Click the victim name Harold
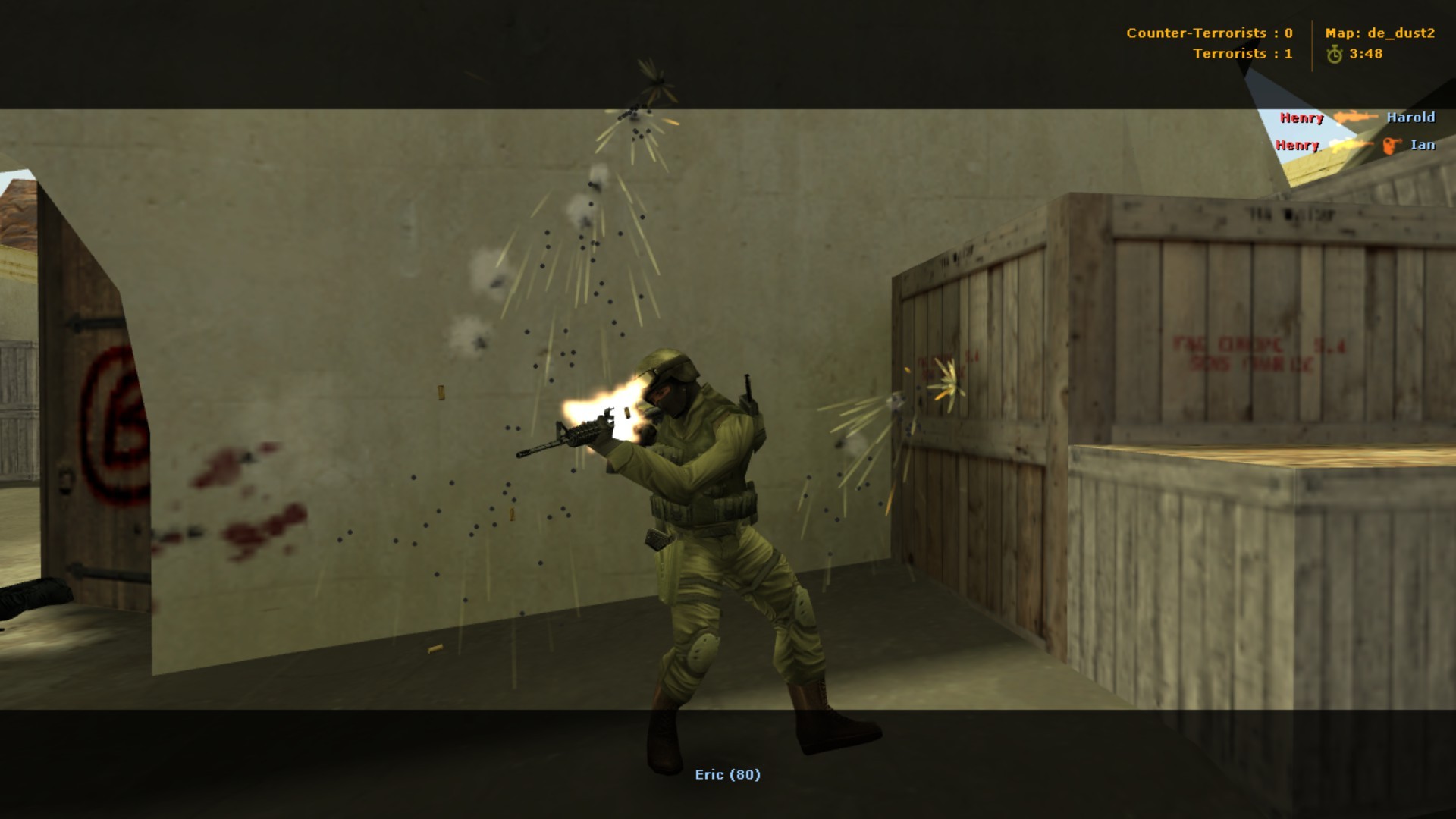Screen dimensions: 1456x819 1411,118
